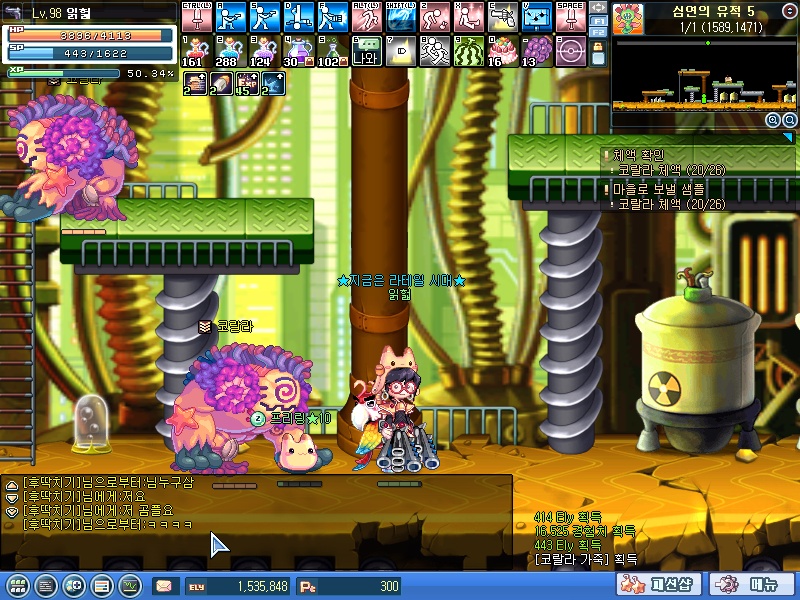Use the blue potion with 288 count
The height and width of the screenshot is (600, 800).
click(230, 50)
